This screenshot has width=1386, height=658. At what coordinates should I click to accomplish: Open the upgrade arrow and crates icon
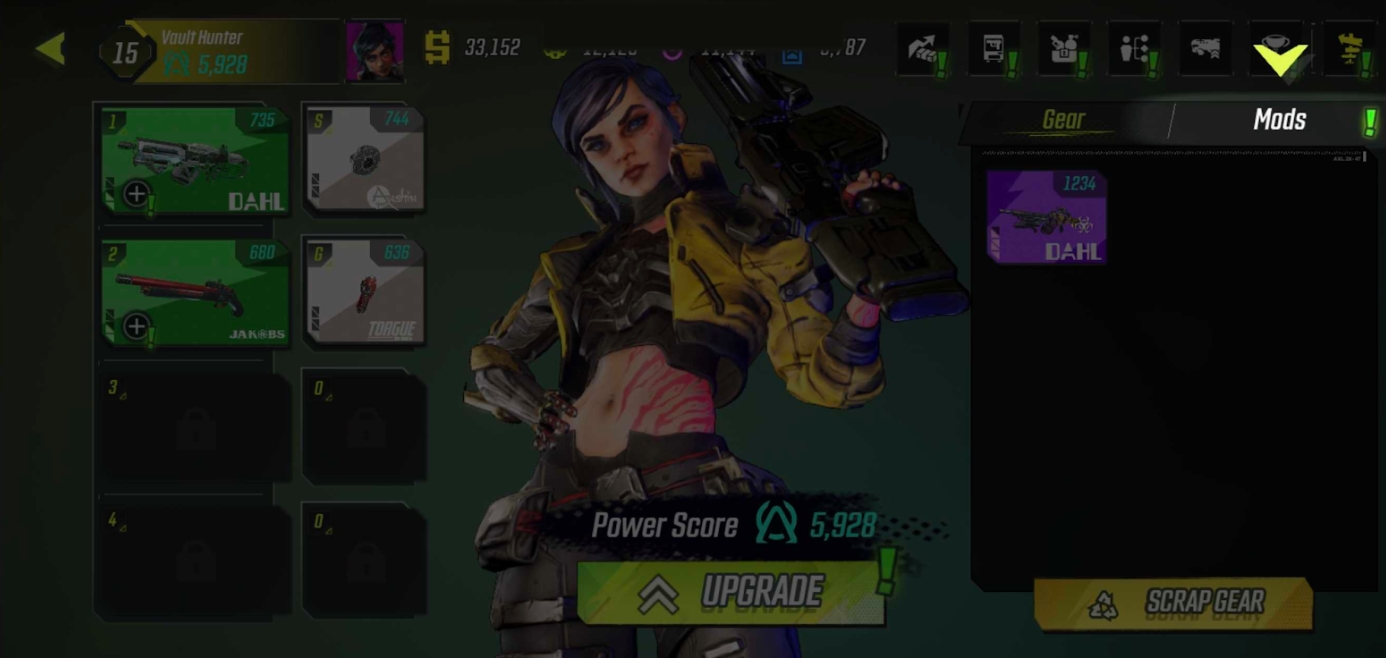pyautogui.click(x=922, y=49)
